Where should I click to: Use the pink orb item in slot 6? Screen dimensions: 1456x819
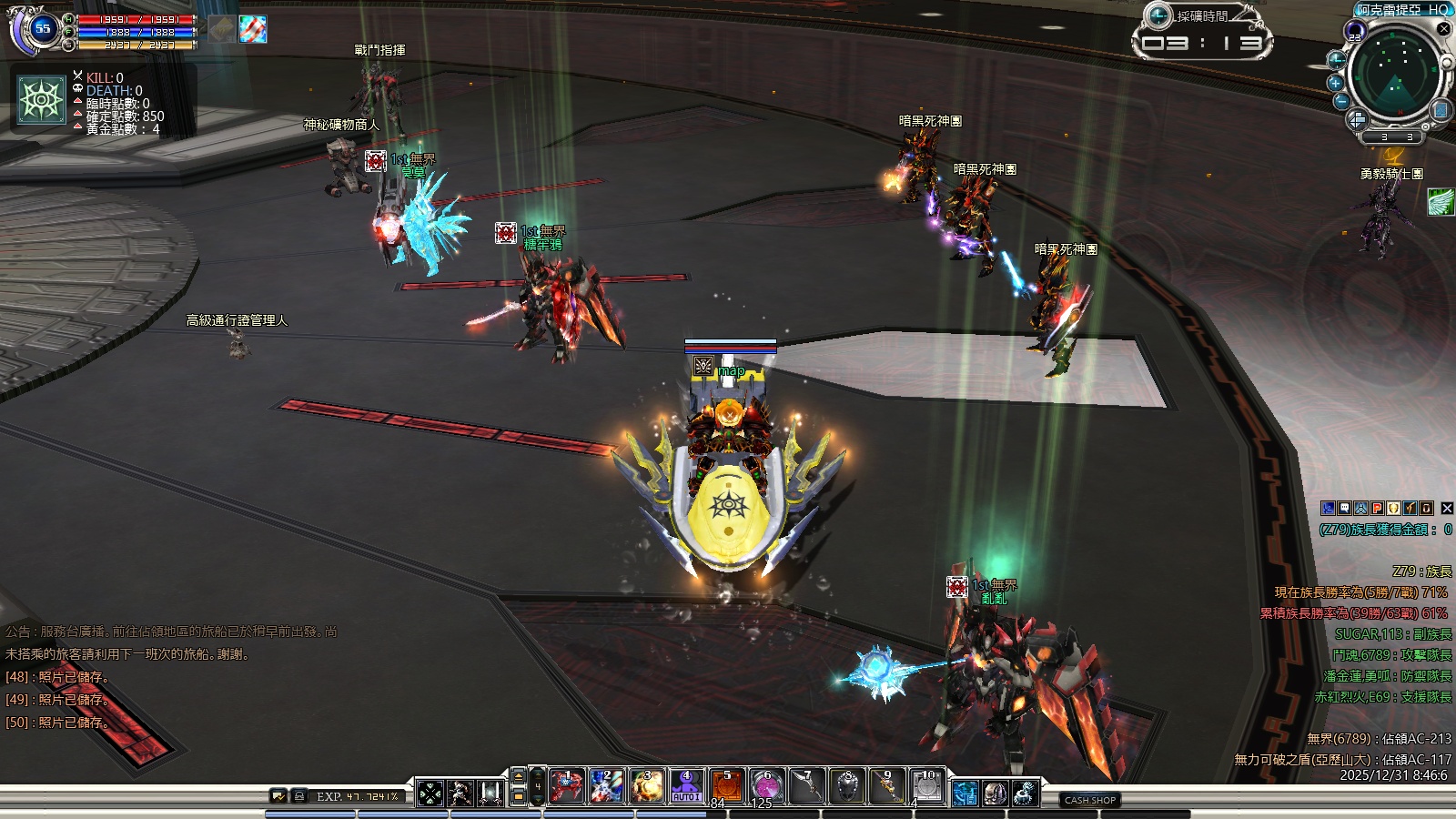point(766,786)
